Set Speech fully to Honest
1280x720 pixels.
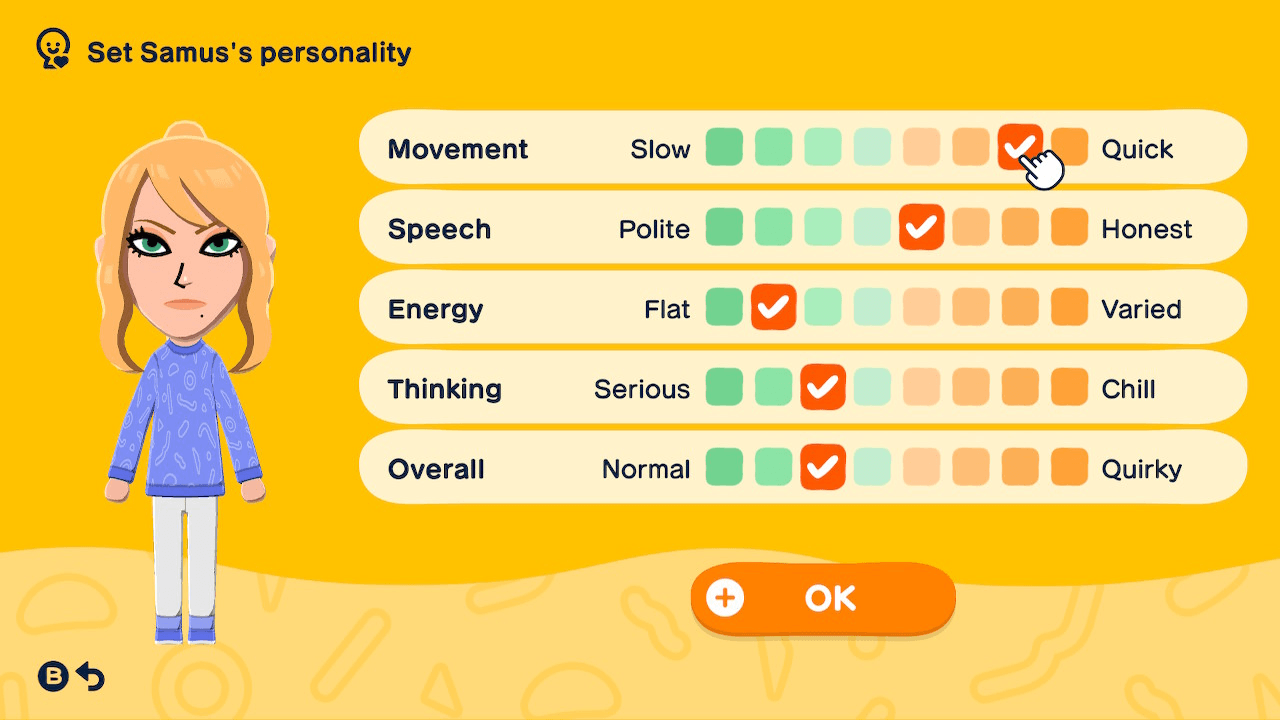point(1069,227)
